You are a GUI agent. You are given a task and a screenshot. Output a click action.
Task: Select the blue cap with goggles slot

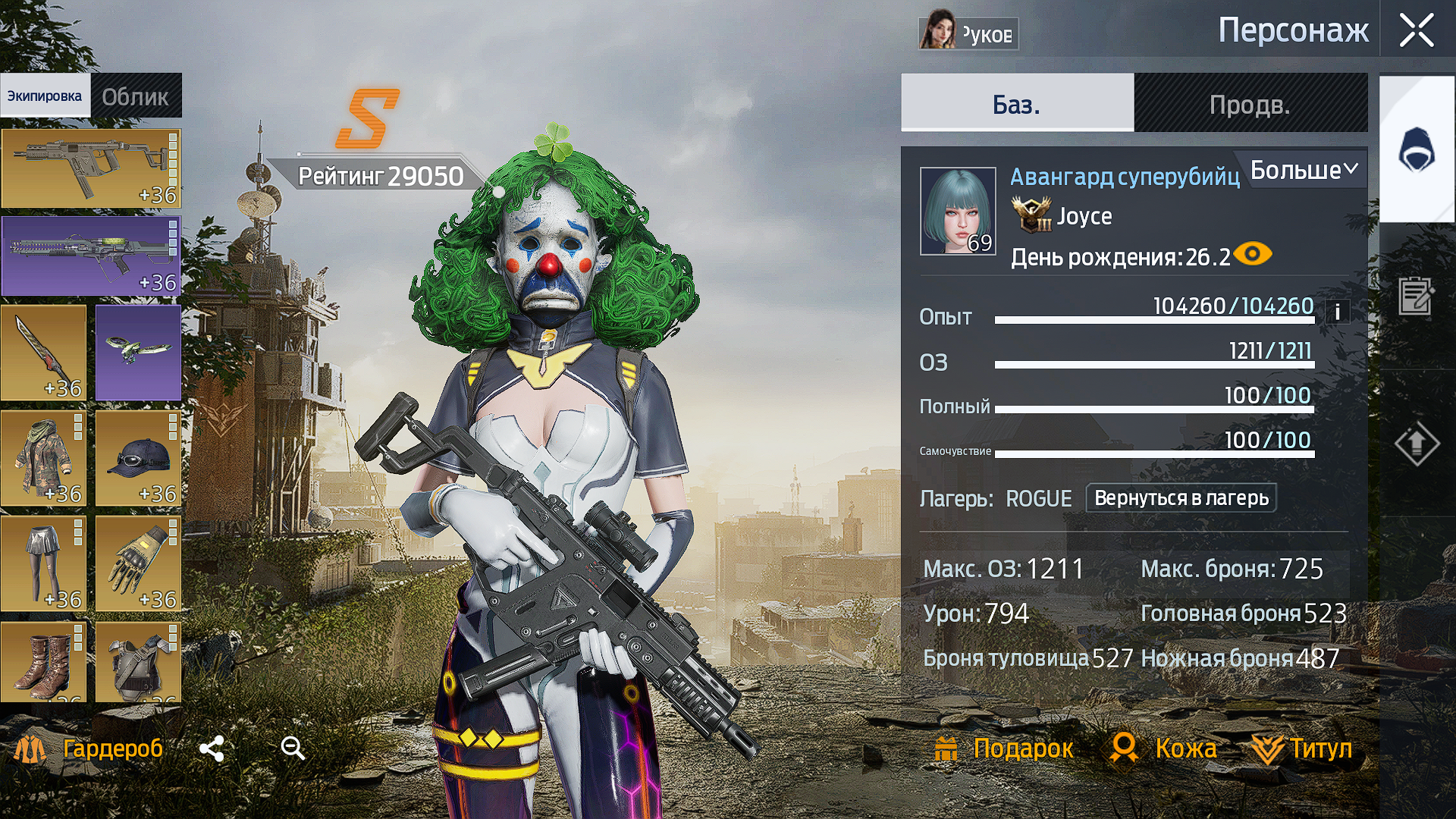138,459
